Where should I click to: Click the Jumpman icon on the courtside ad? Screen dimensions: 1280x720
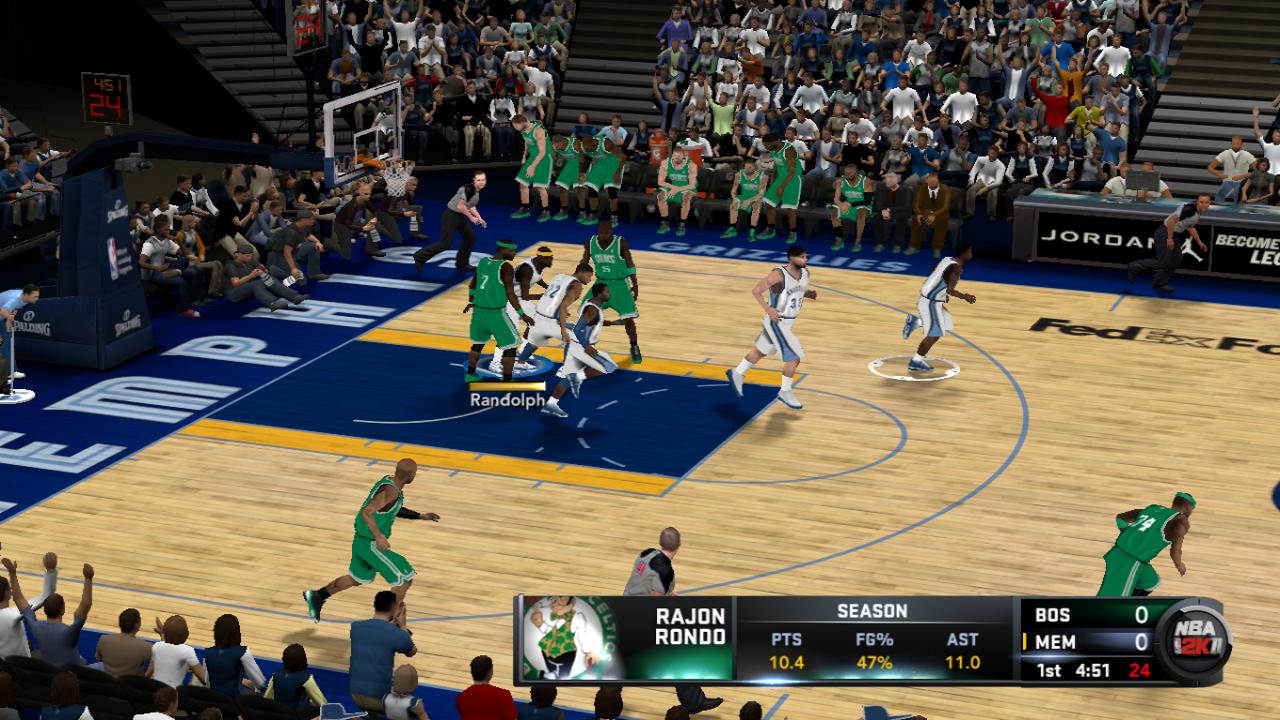(1188, 247)
